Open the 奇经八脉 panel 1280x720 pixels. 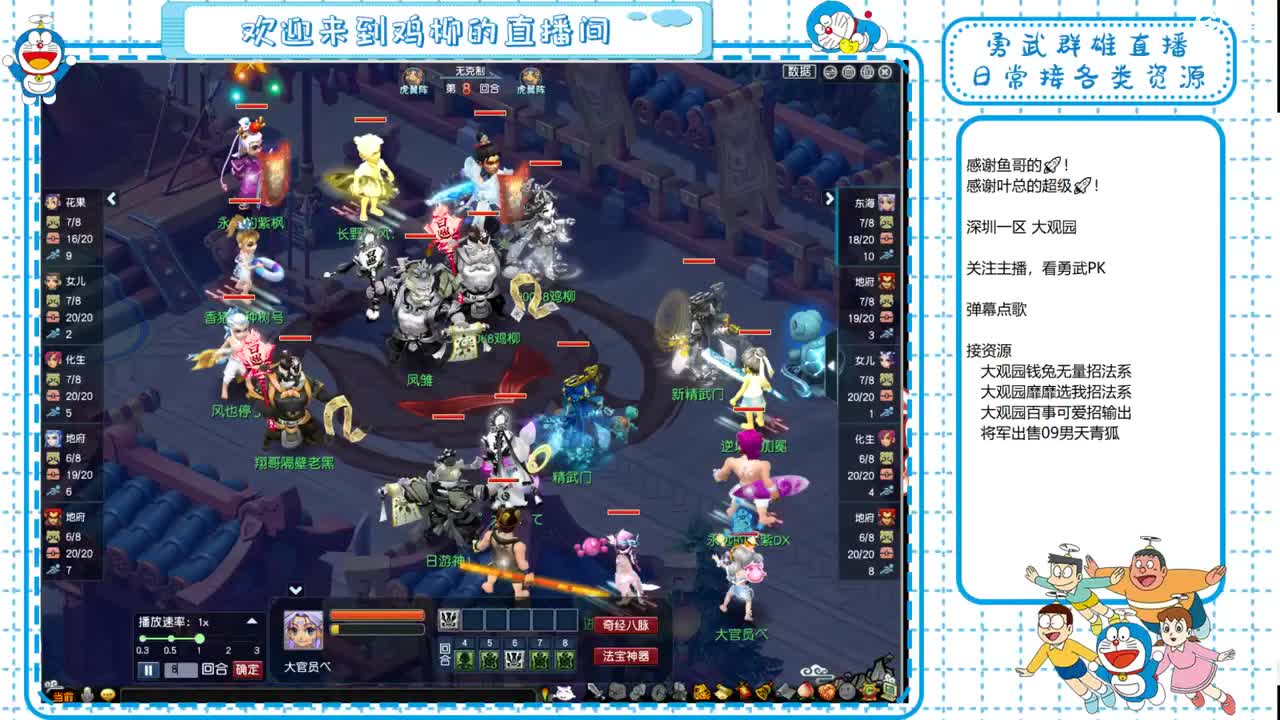pyautogui.click(x=625, y=623)
